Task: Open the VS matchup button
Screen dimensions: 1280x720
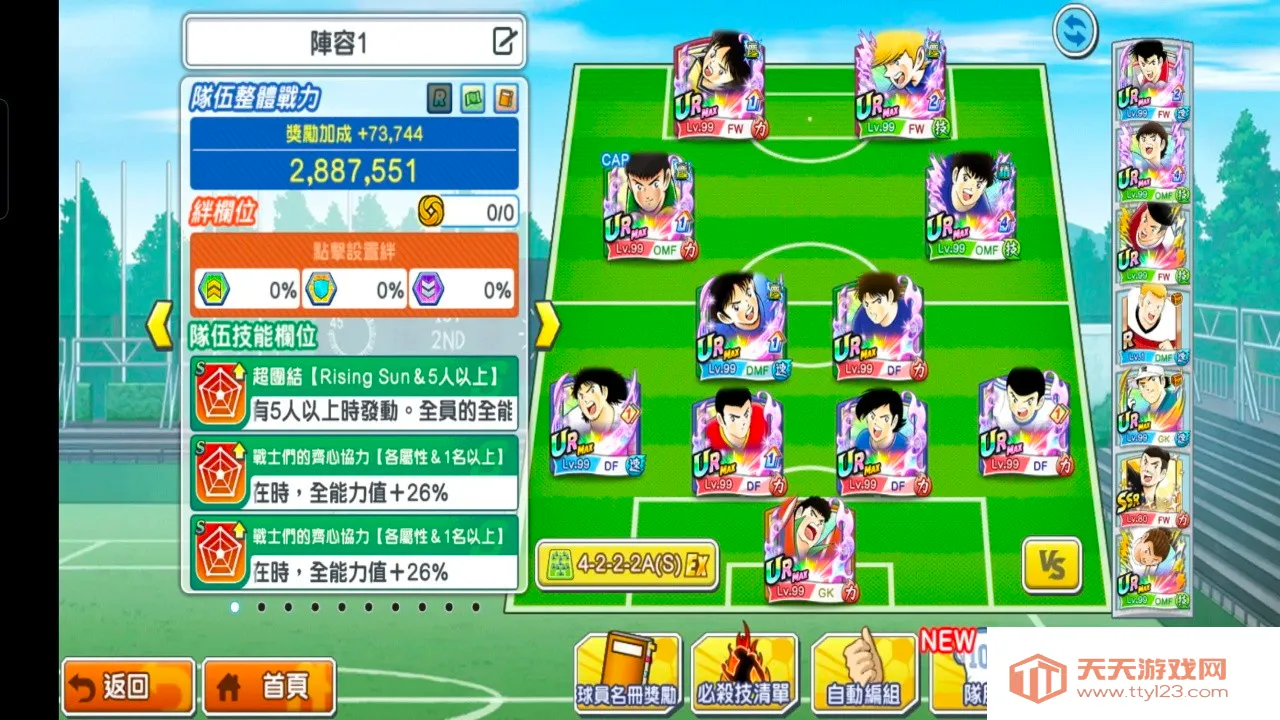Action: coord(1051,566)
